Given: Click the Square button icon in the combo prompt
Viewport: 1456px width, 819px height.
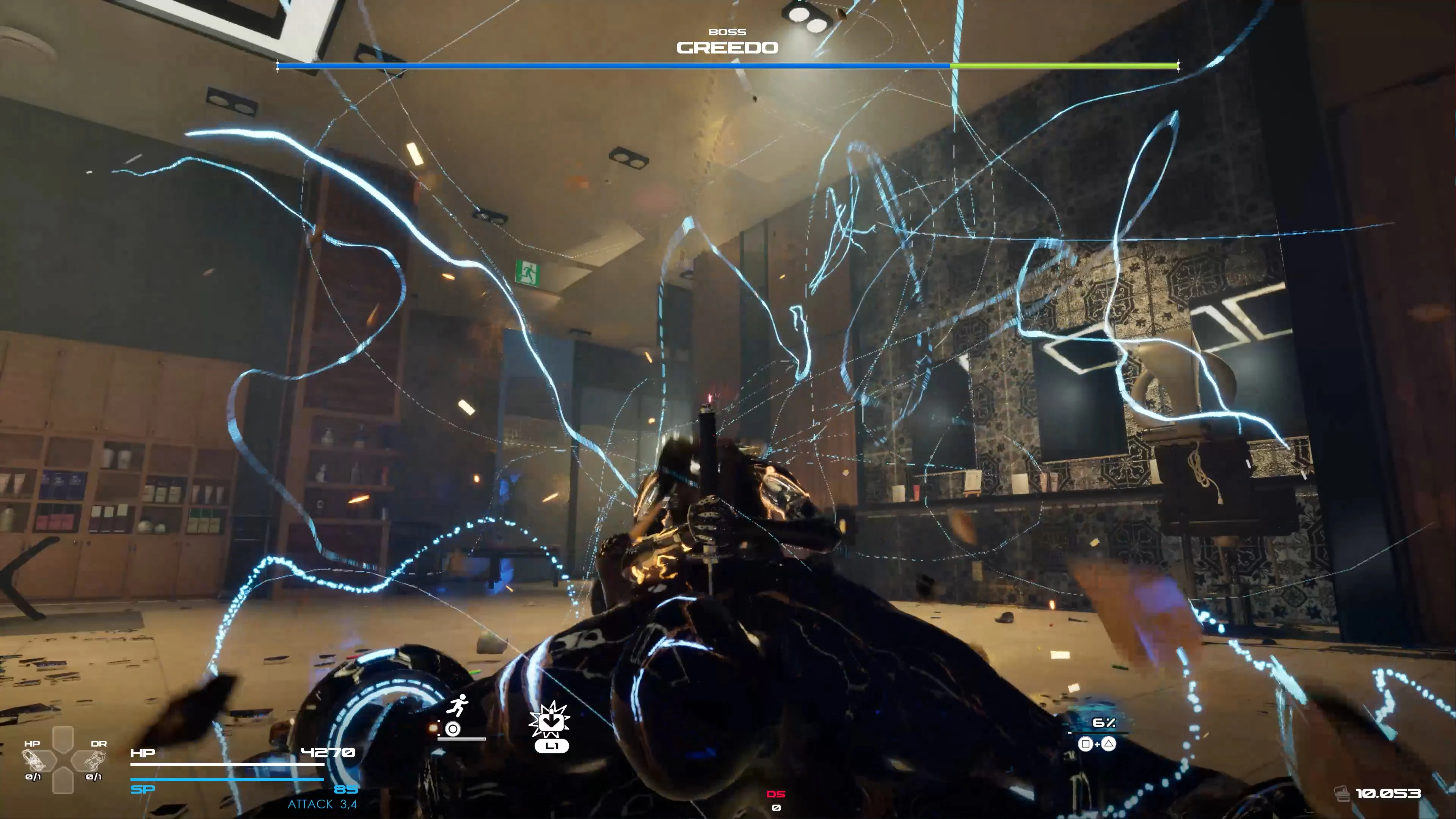Looking at the screenshot, I should point(1086,744).
